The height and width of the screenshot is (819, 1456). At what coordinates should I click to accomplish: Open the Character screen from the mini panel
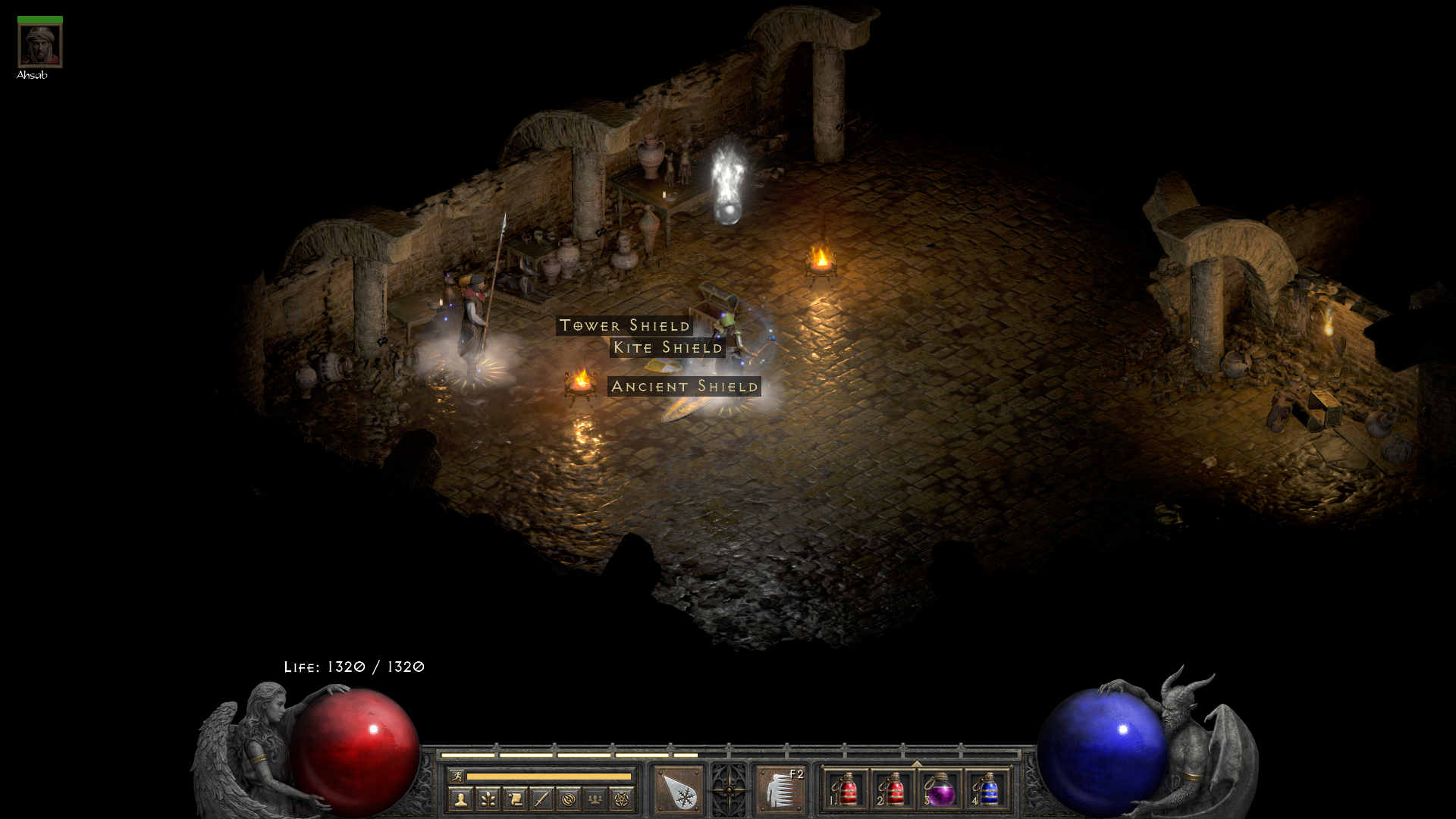point(460,798)
